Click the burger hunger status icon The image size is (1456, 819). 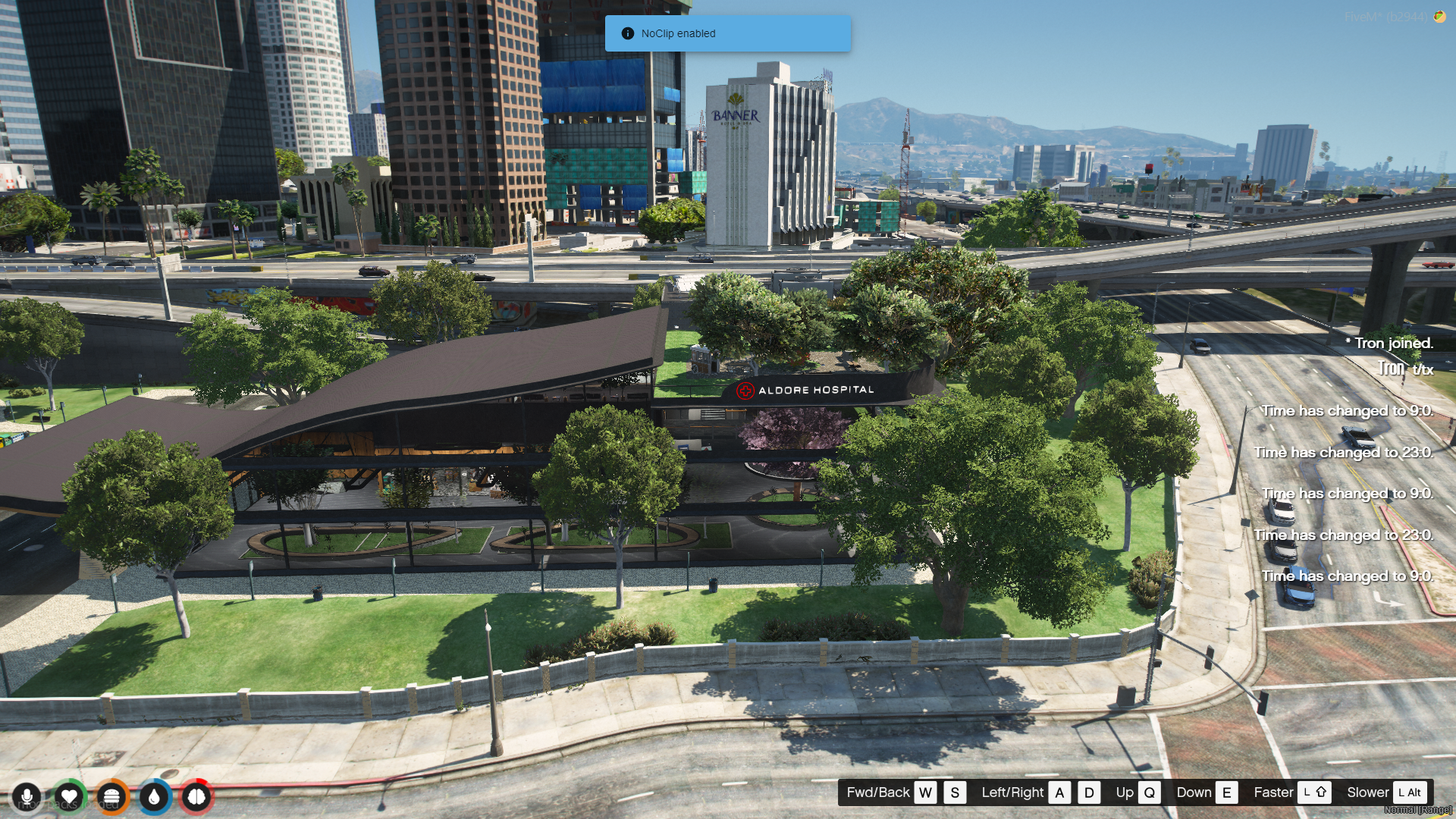[111, 797]
